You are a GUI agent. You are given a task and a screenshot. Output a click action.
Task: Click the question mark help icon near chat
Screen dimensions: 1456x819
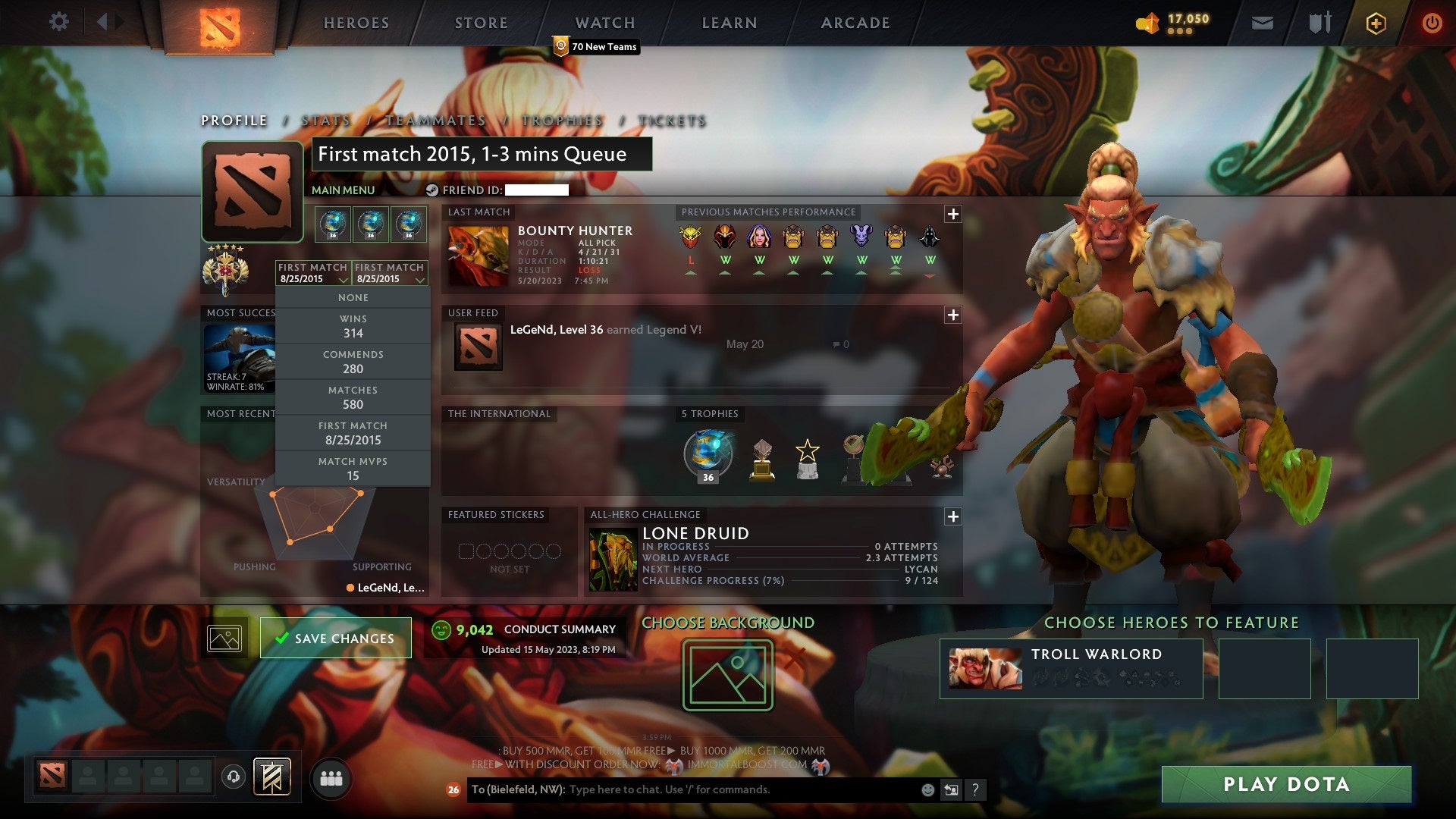pos(975,789)
